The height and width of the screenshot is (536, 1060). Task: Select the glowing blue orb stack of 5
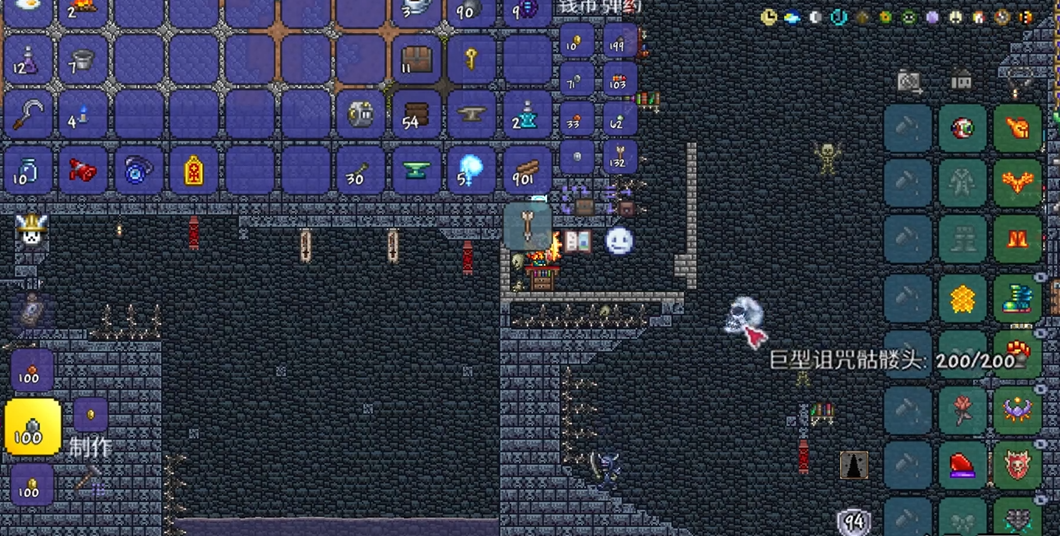pyautogui.click(x=471, y=170)
